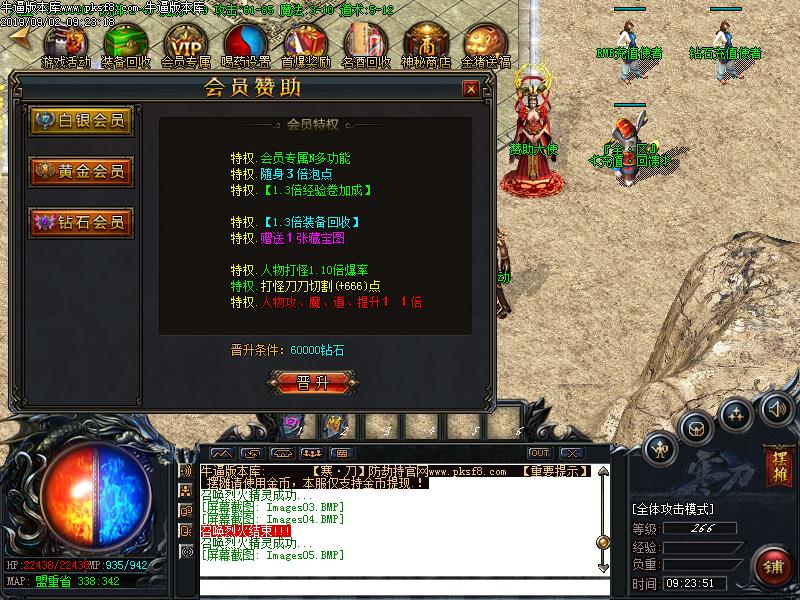
Task: Click the 晋升 upgrade button
Action: 313,382
